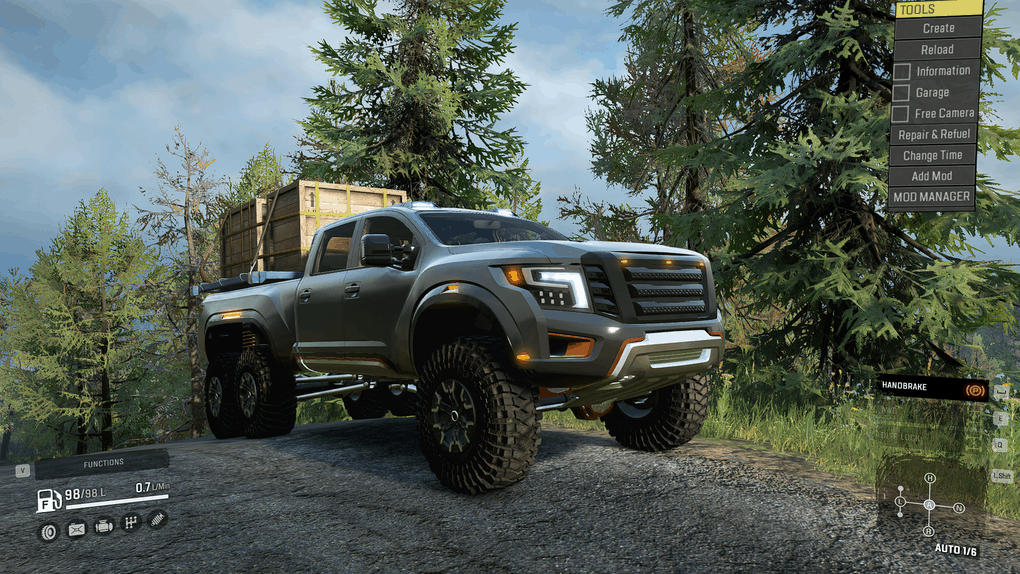Shift the gearbox to High (H)

point(929,478)
